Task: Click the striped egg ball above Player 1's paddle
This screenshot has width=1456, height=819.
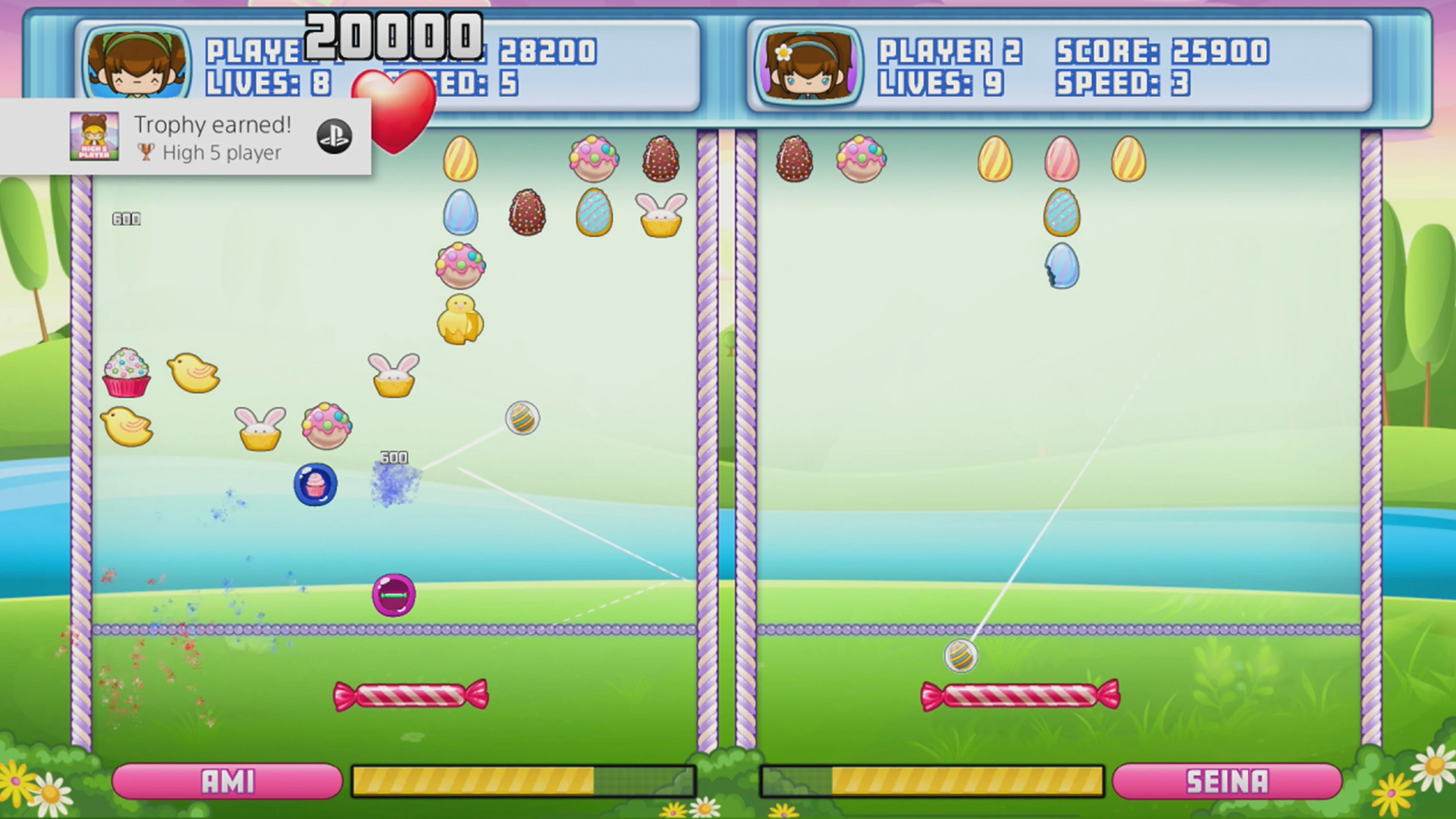Action: (x=523, y=418)
